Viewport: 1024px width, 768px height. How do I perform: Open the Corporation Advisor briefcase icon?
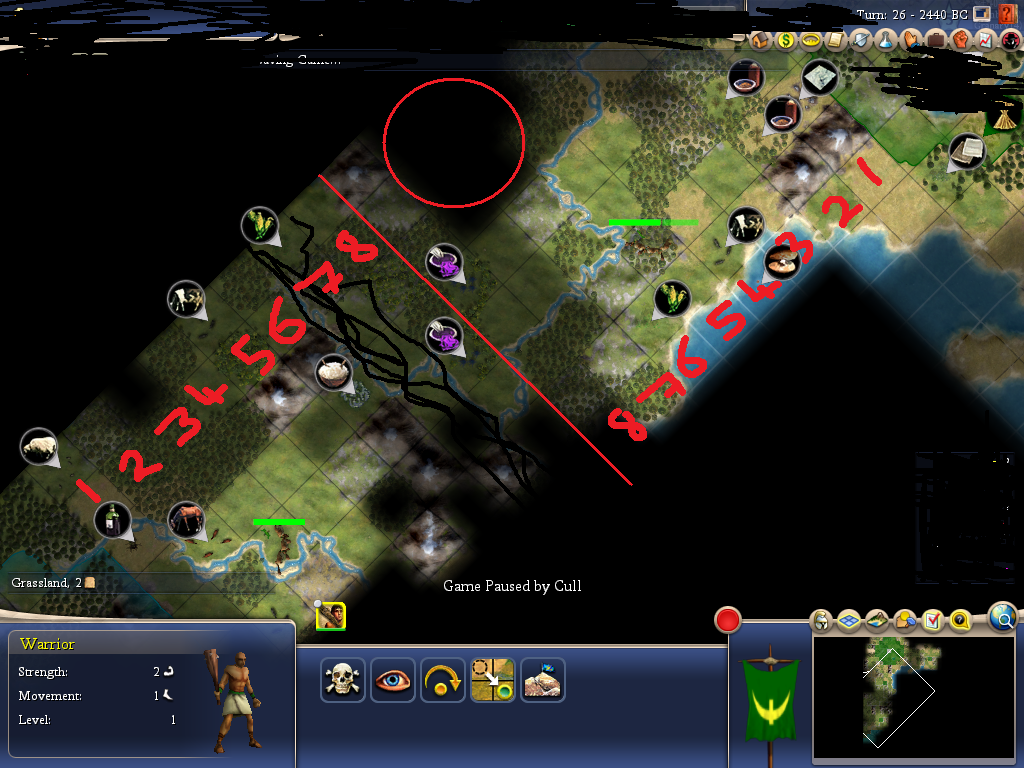coord(935,41)
